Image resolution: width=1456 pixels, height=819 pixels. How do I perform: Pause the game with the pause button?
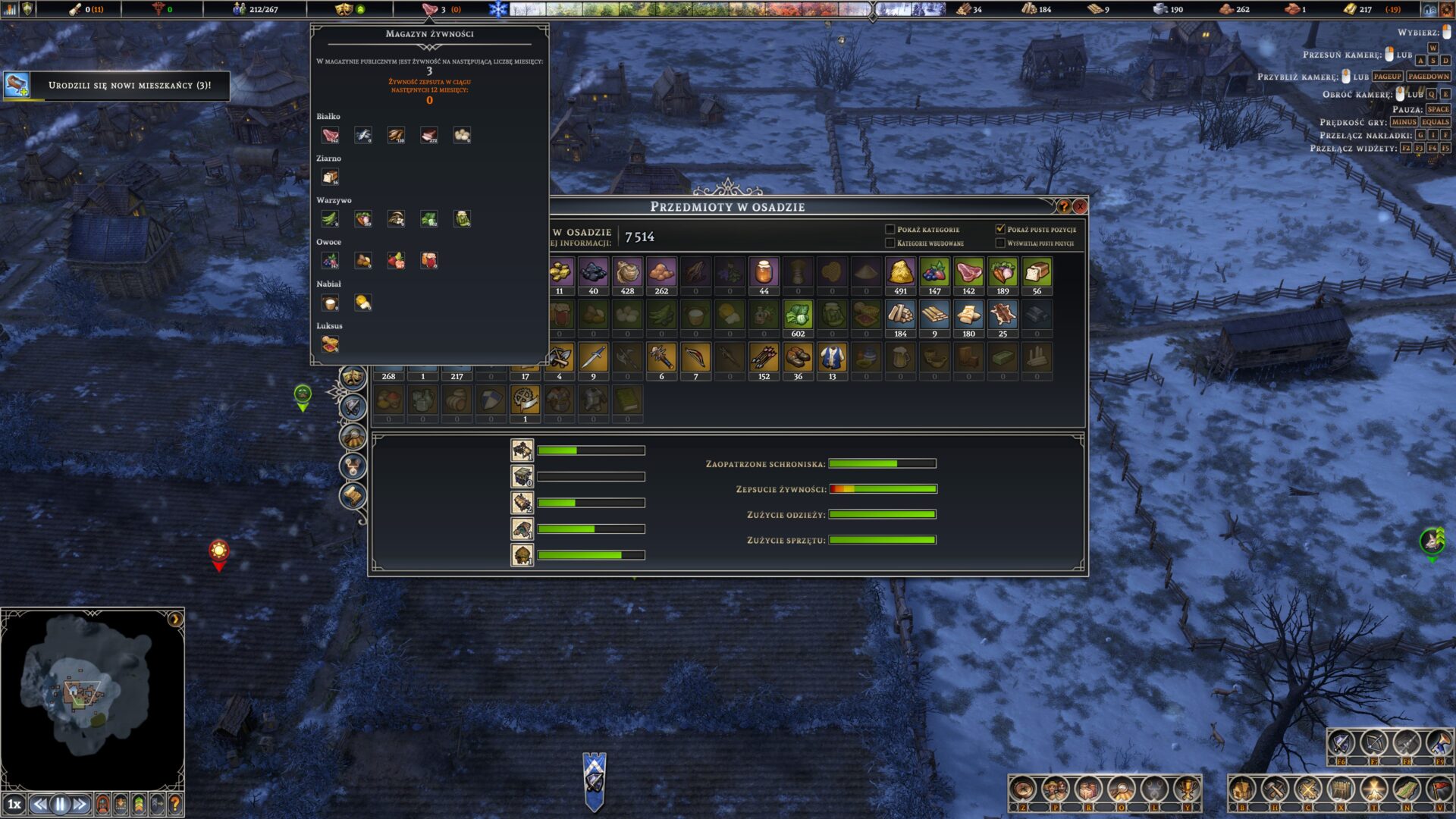[60, 804]
